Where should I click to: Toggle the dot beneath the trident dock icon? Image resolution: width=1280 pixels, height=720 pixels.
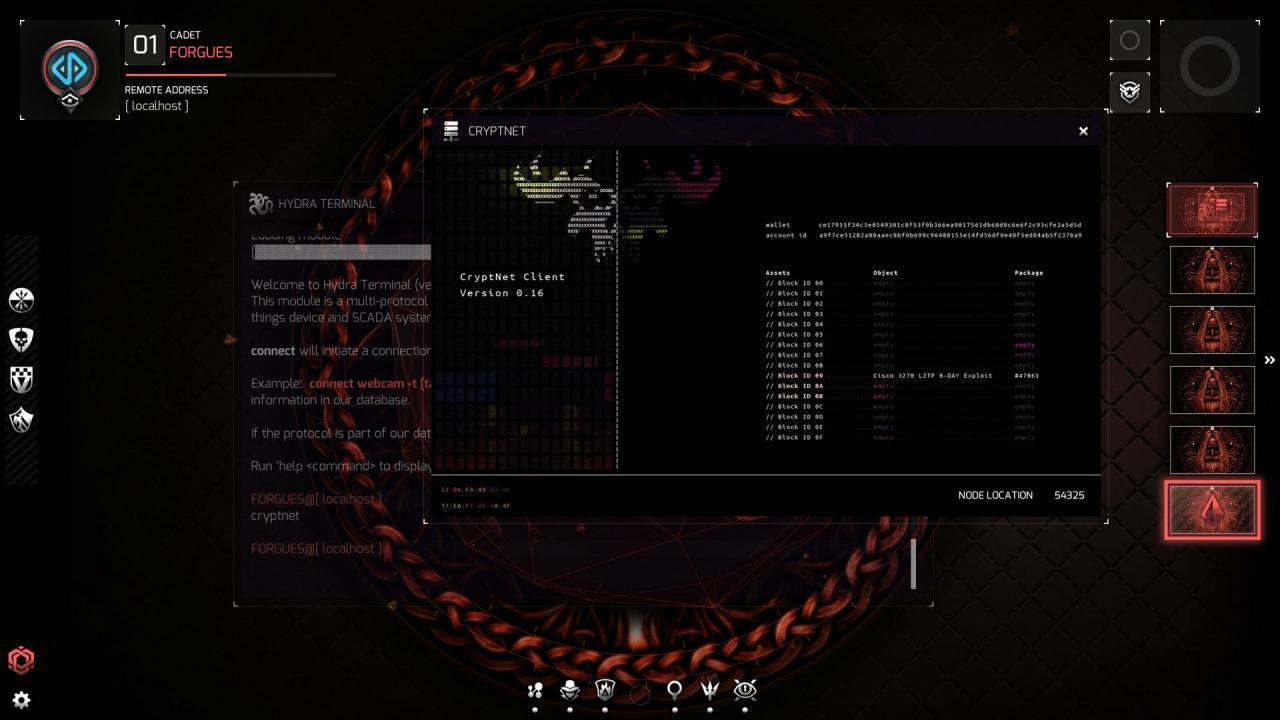pos(709,708)
